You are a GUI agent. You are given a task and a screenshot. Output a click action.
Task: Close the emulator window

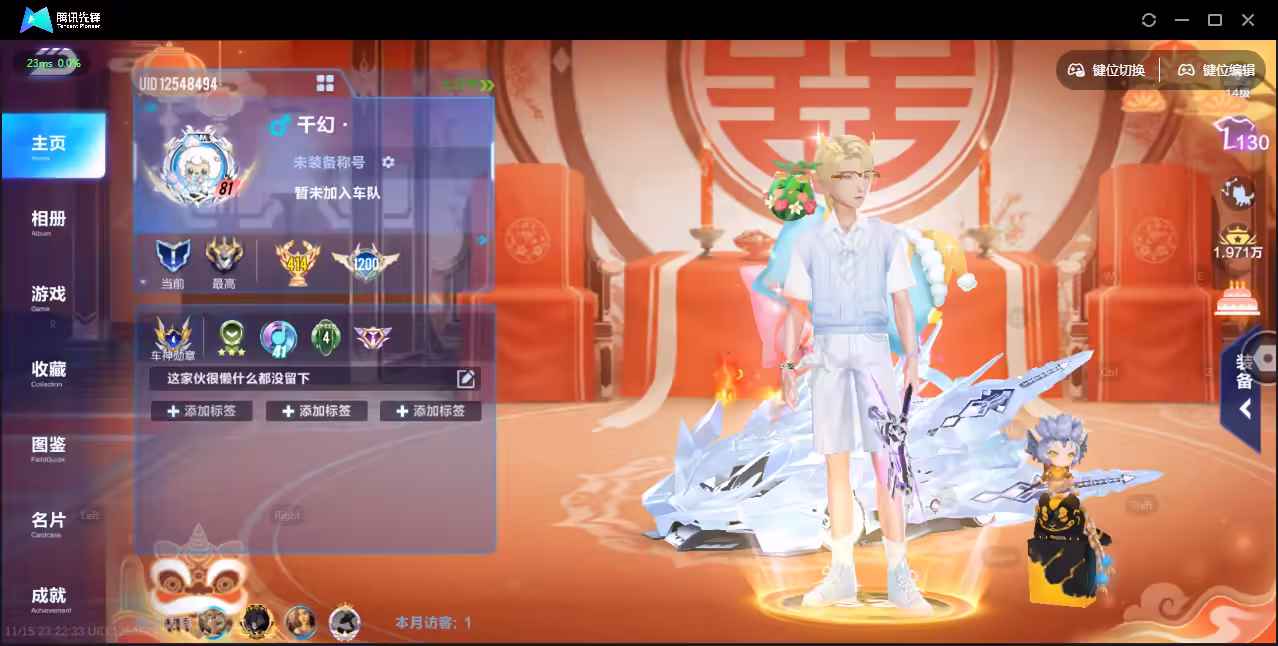coord(1248,20)
